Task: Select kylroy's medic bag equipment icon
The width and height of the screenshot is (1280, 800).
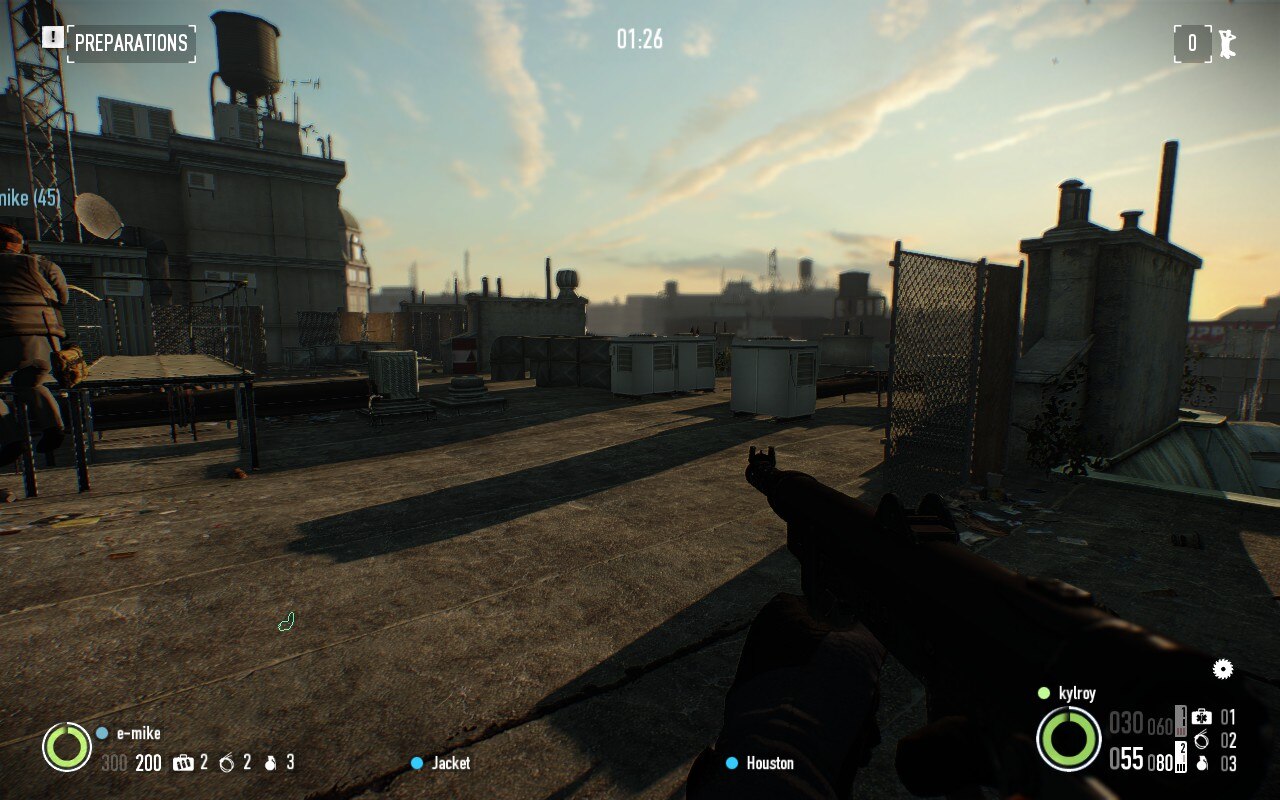Action: click(x=1201, y=717)
